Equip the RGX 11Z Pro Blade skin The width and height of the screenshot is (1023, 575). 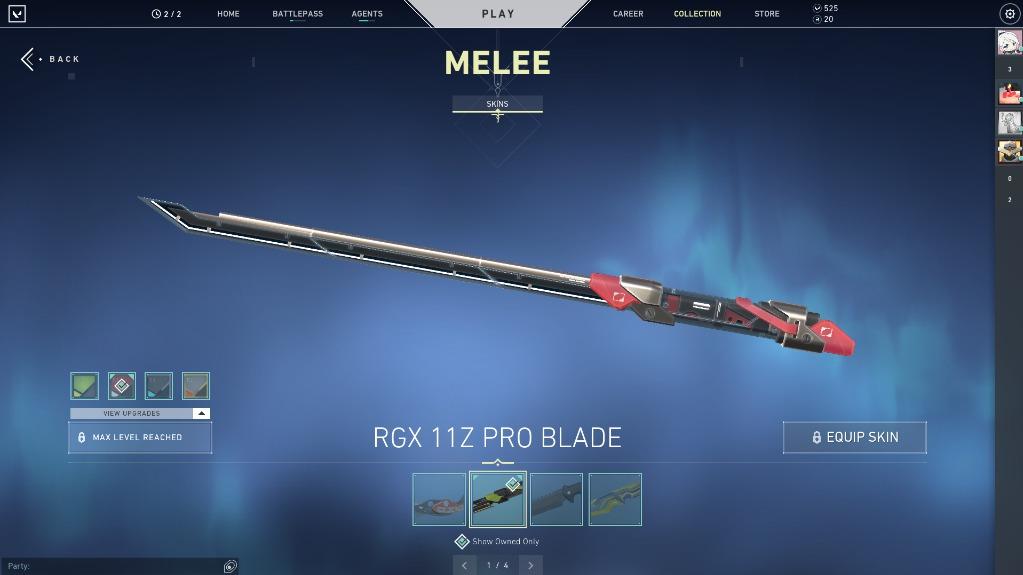[x=855, y=437]
